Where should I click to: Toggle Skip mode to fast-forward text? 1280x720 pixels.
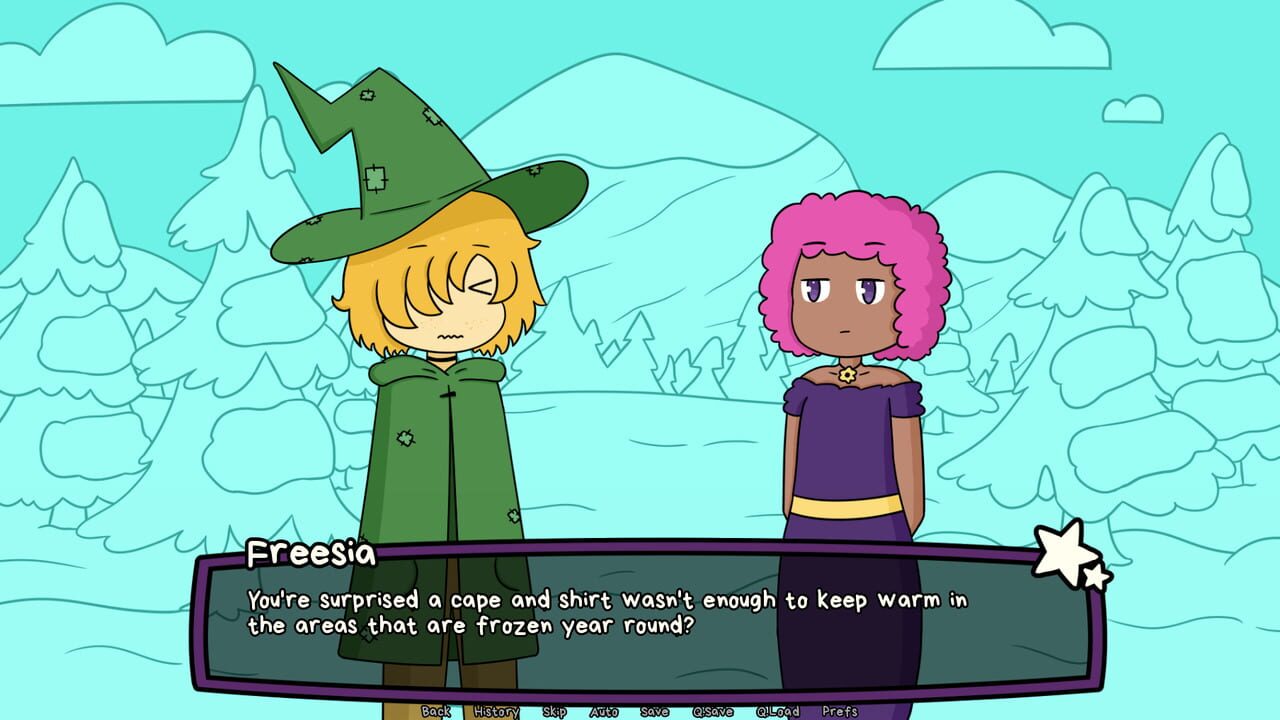(553, 712)
